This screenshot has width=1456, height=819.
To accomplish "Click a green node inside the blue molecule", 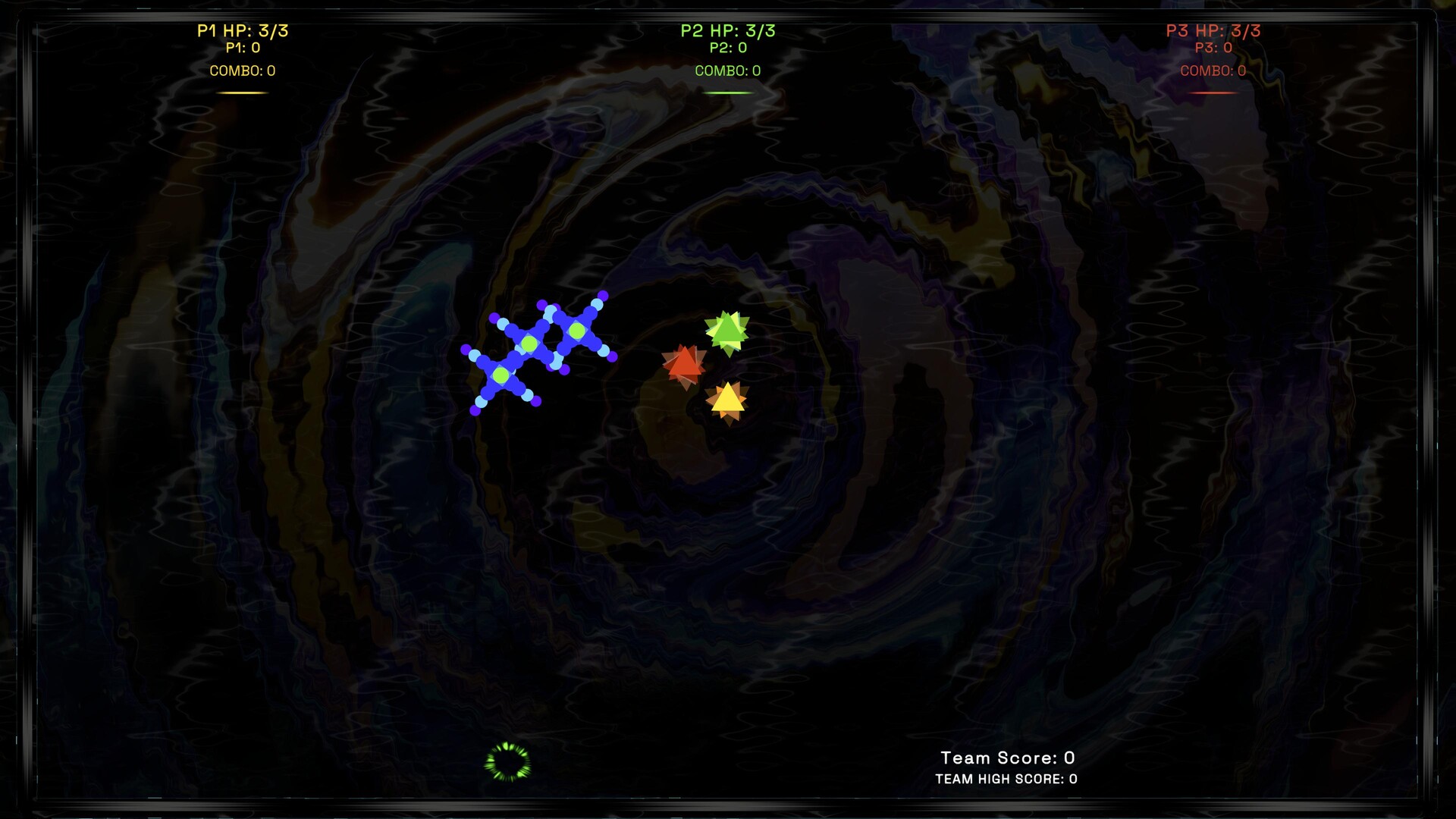I will [530, 343].
